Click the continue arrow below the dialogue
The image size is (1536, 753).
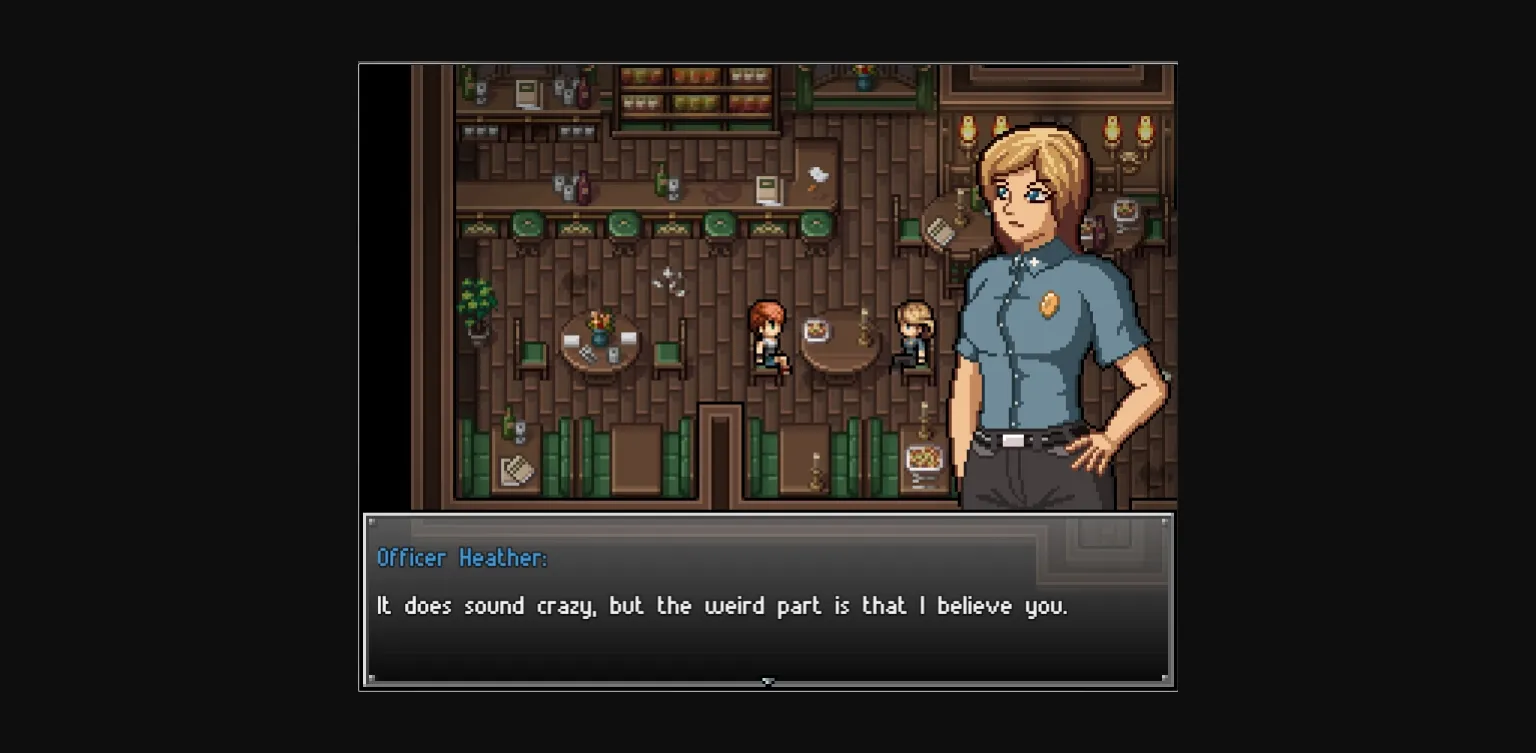tap(768, 681)
